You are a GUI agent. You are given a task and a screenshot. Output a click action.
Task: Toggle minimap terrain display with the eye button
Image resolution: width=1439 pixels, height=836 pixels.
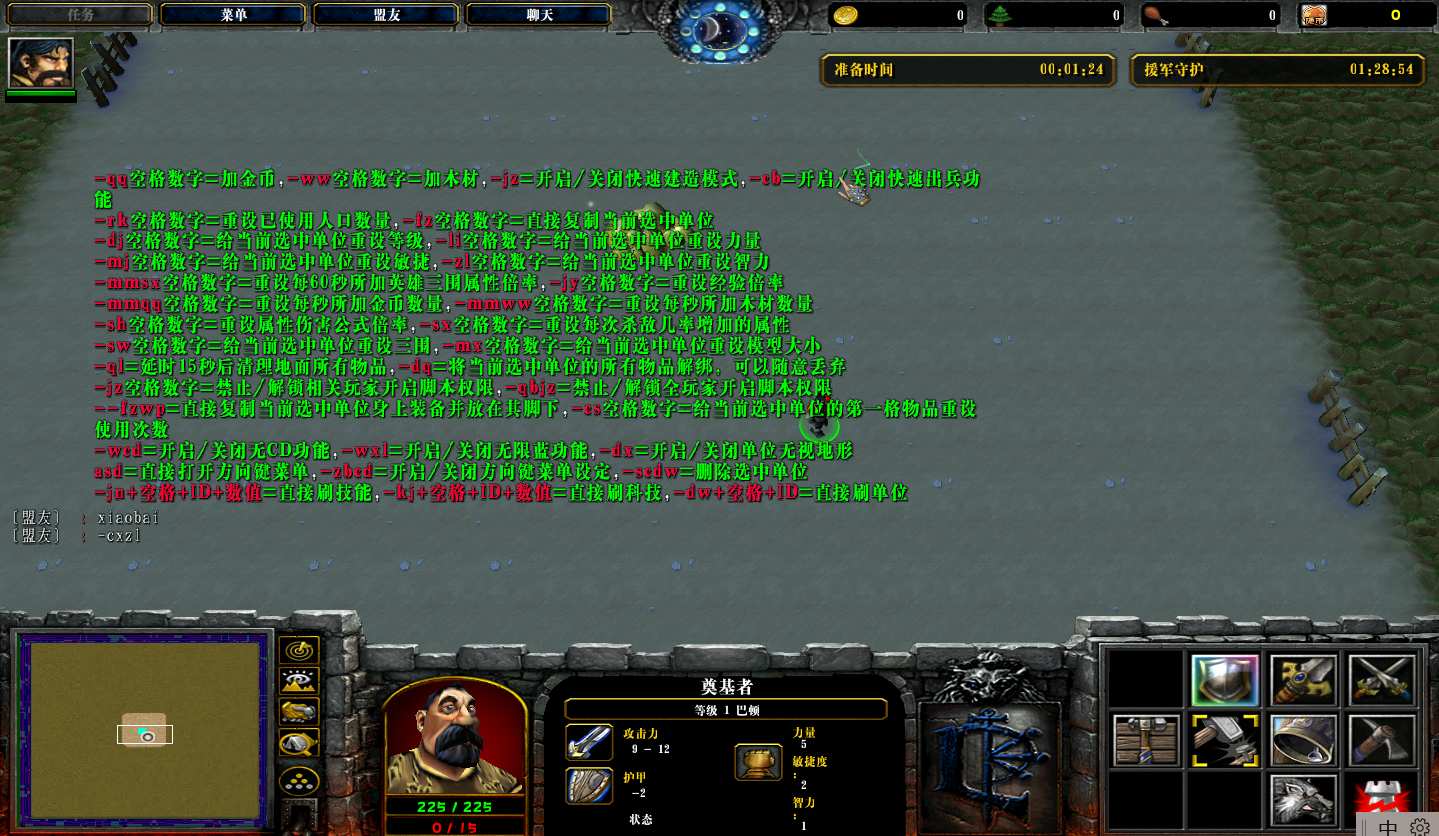pos(299,681)
